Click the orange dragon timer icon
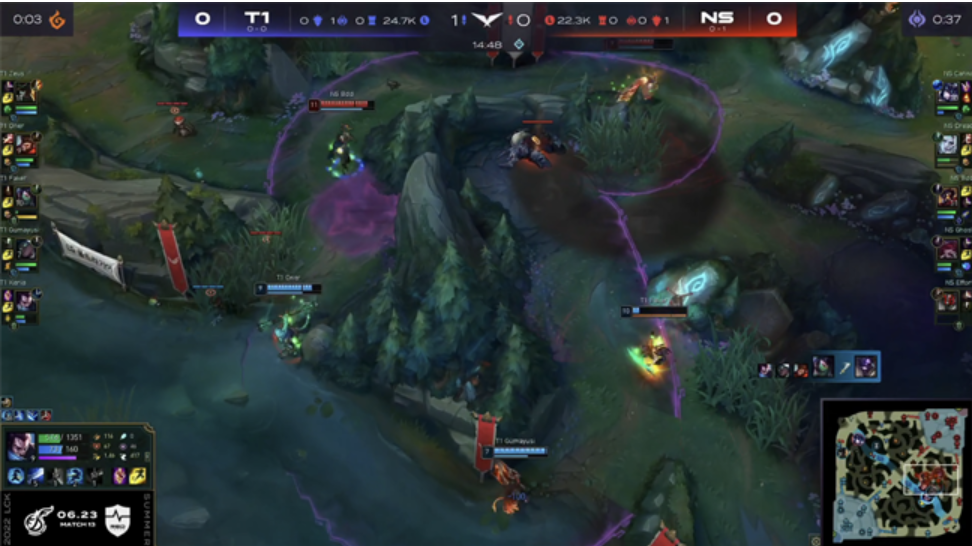This screenshot has width=972, height=546. tap(57, 19)
